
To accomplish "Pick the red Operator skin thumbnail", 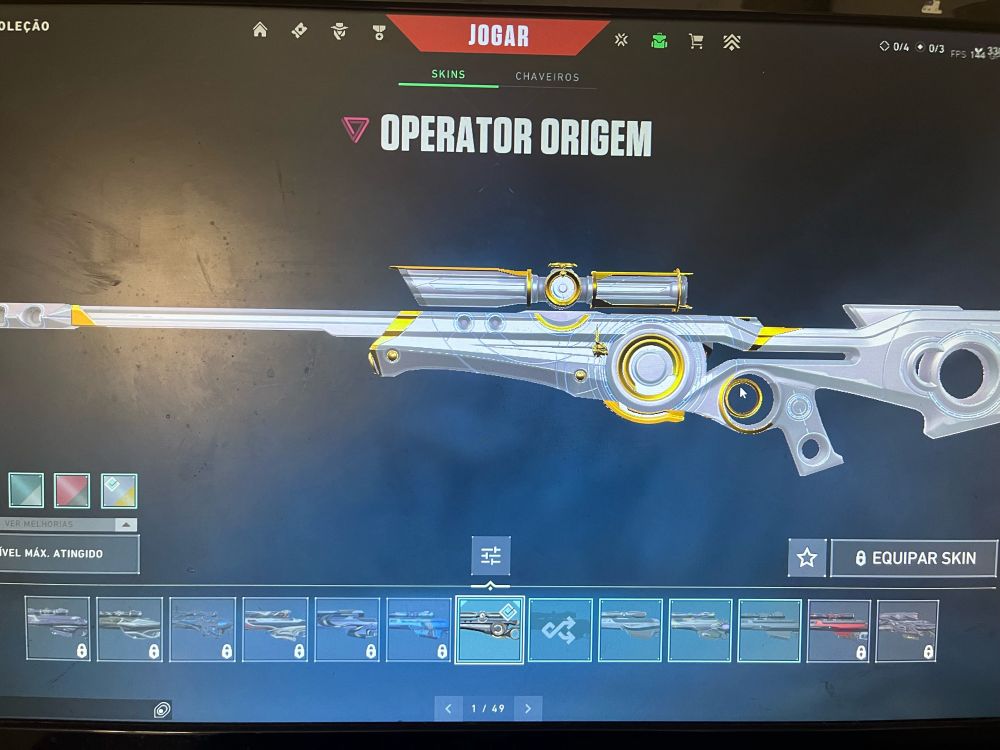I will 839,630.
